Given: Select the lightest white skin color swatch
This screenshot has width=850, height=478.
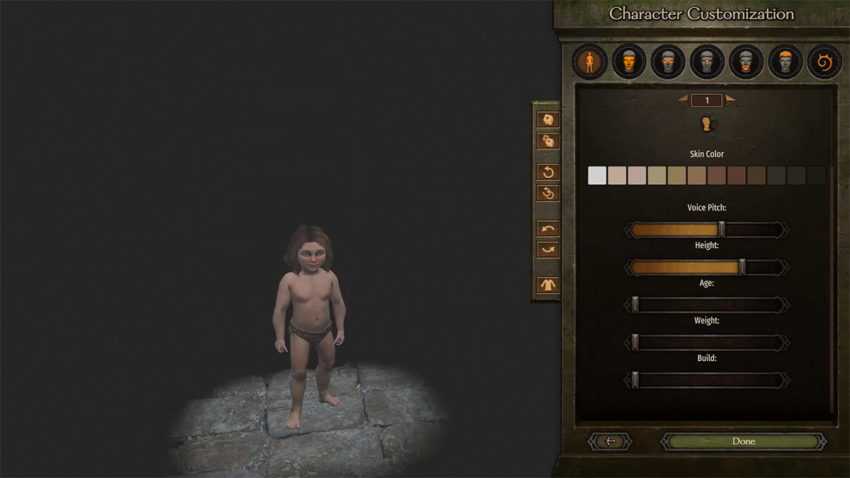Looking at the screenshot, I should tap(597, 176).
